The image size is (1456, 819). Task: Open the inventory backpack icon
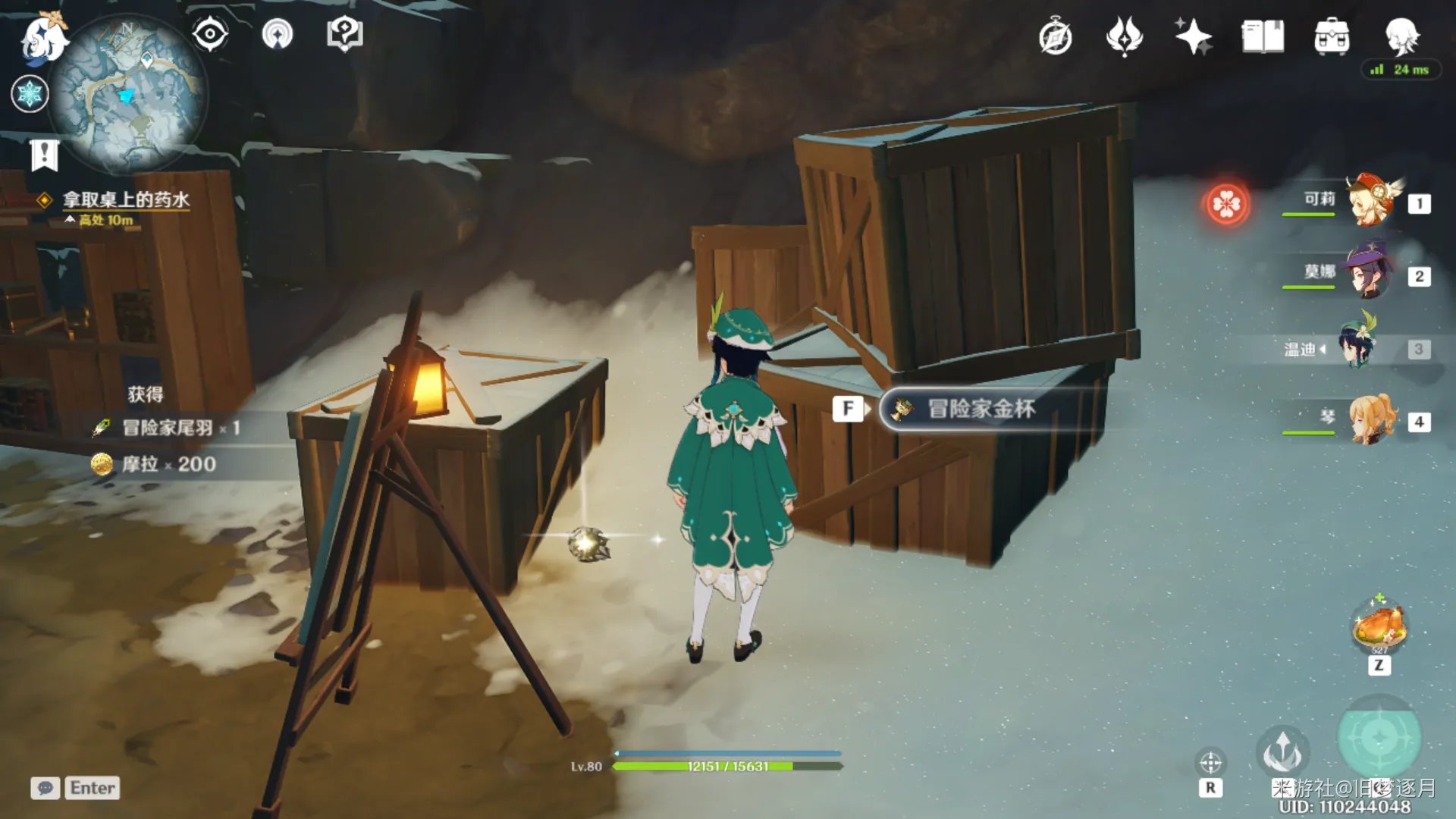(x=1332, y=36)
